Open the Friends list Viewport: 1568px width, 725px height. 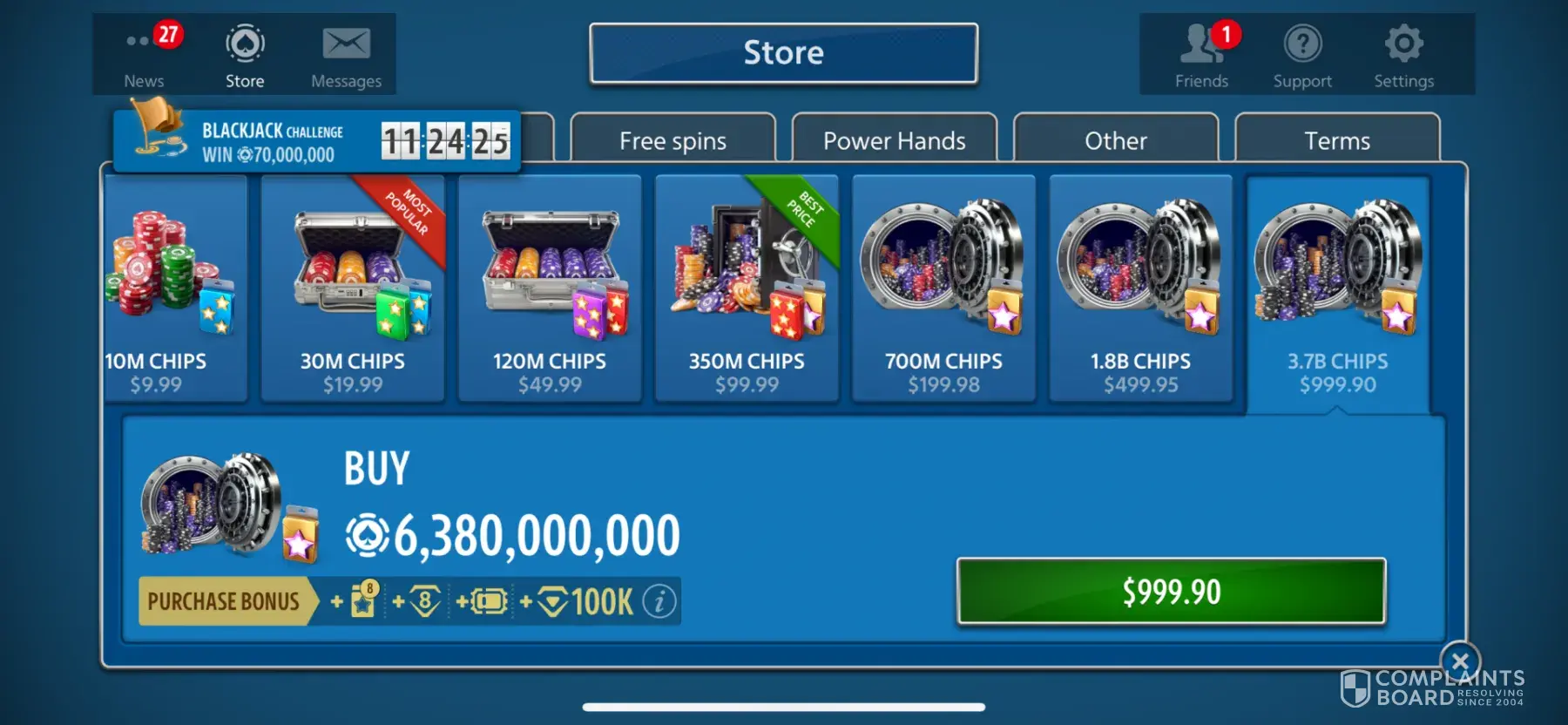[1201, 55]
